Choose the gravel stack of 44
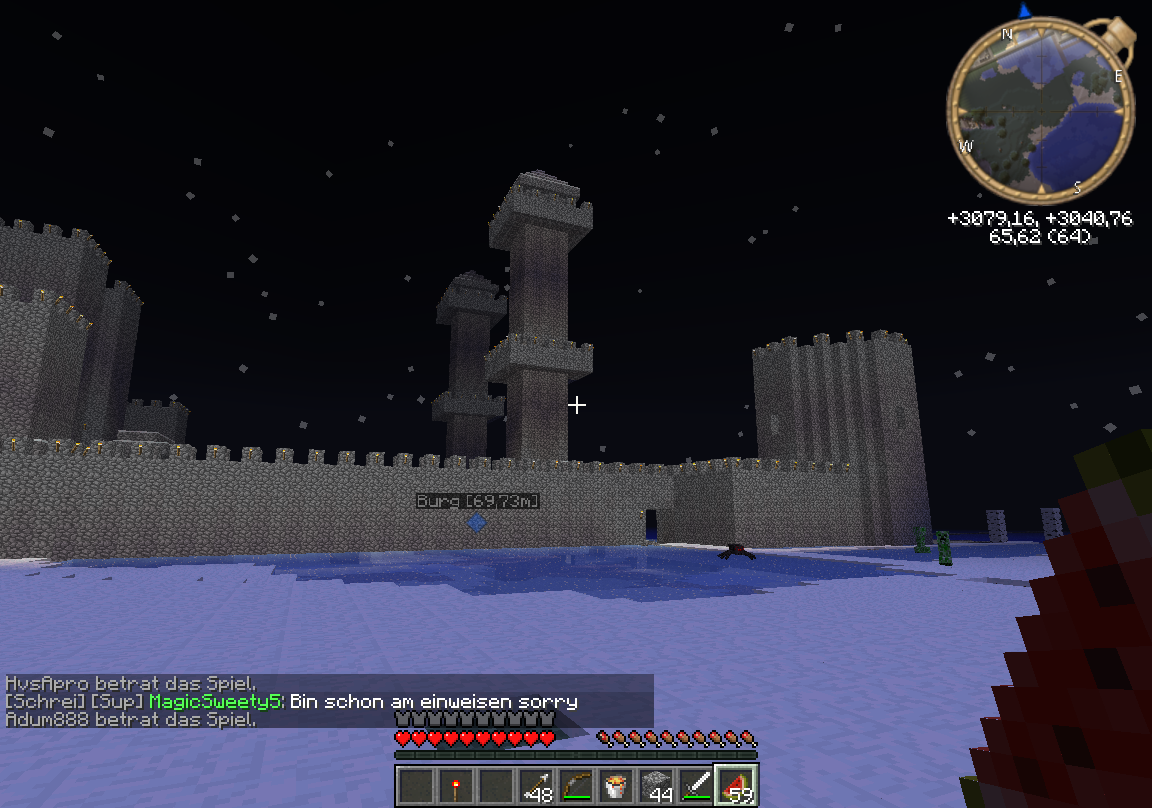Viewport: 1152px width, 808px height. [655, 785]
